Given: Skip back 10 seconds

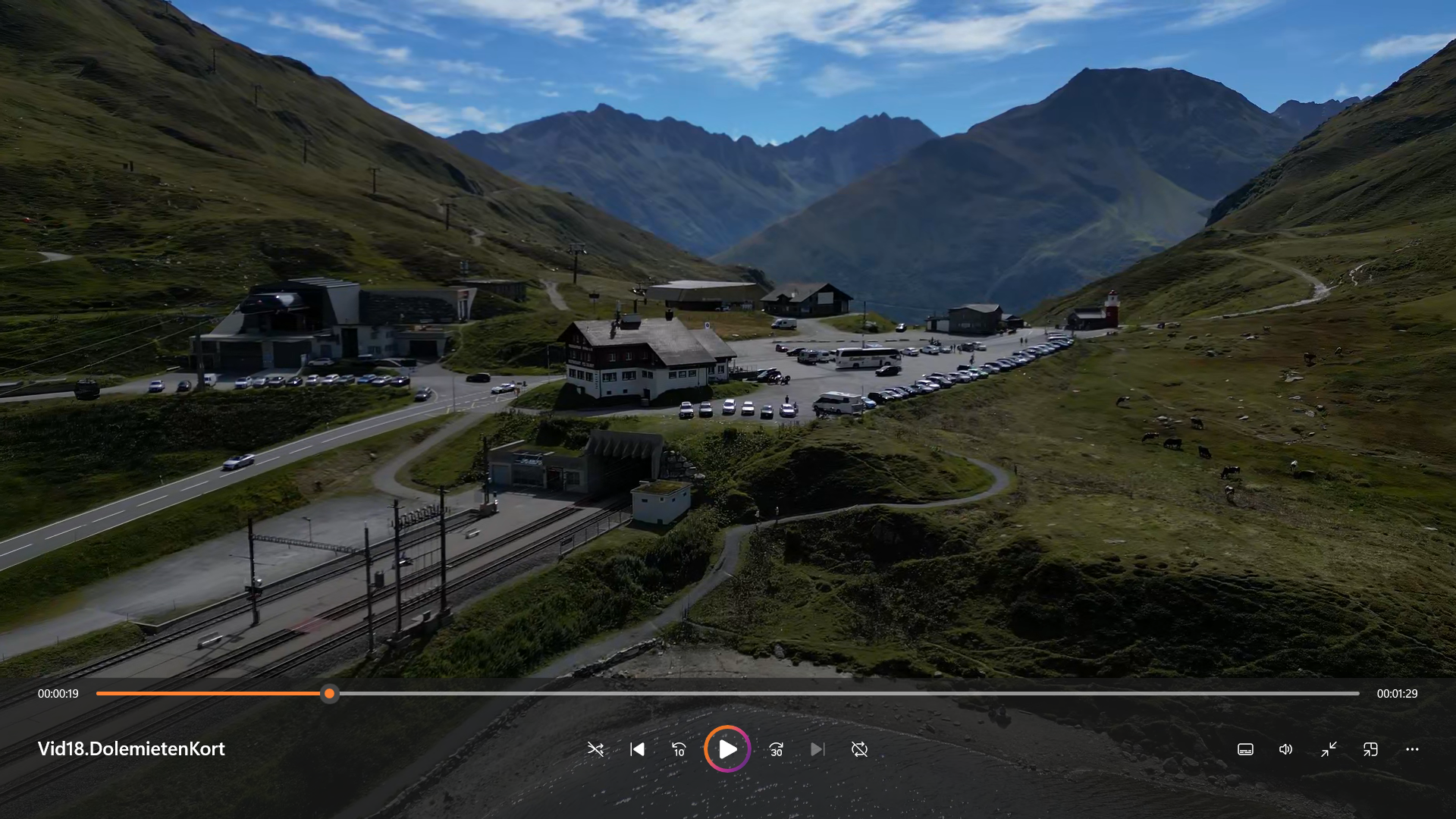Looking at the screenshot, I should click(x=679, y=749).
